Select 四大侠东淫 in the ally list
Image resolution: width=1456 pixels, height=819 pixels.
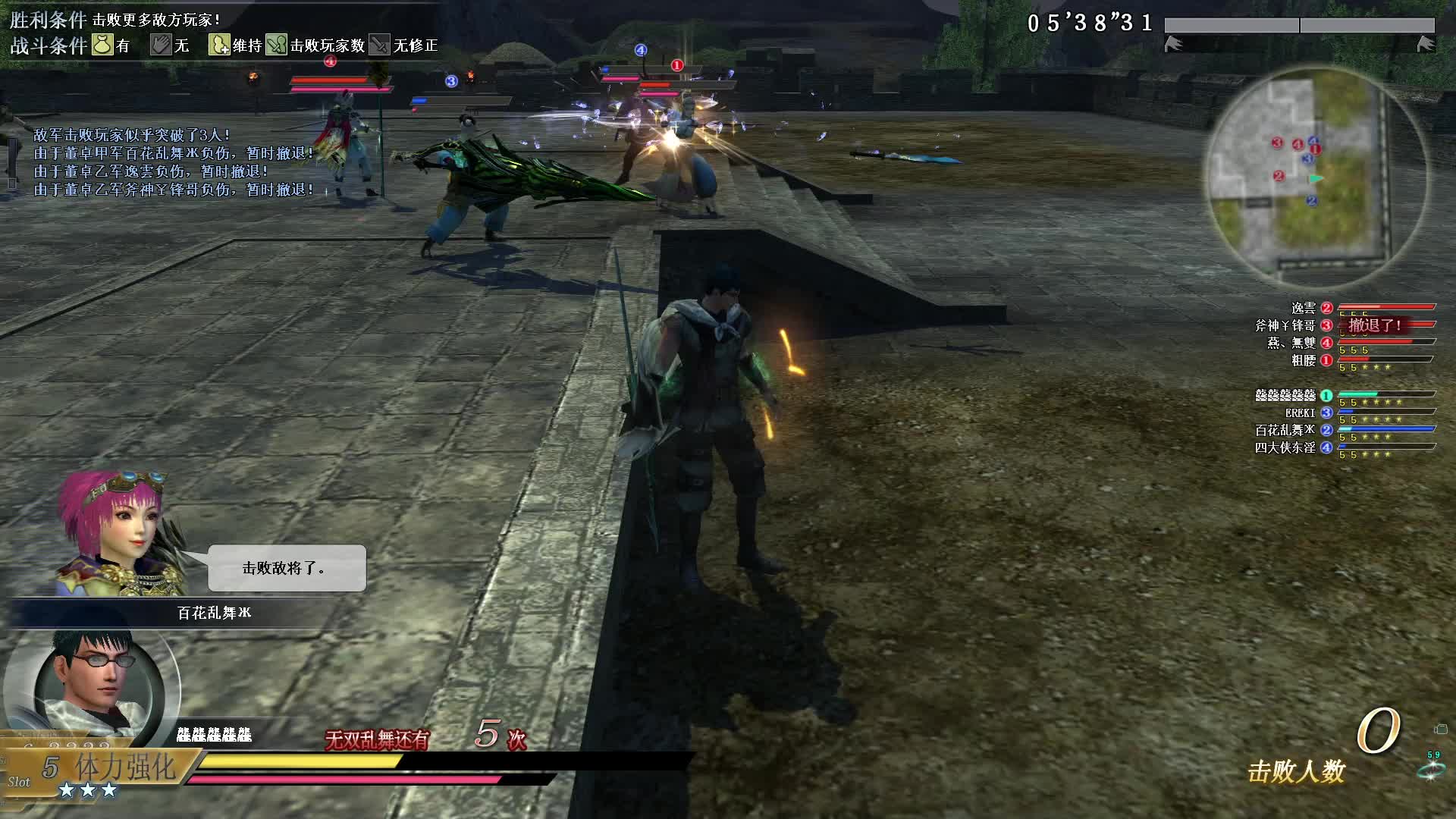(1285, 447)
